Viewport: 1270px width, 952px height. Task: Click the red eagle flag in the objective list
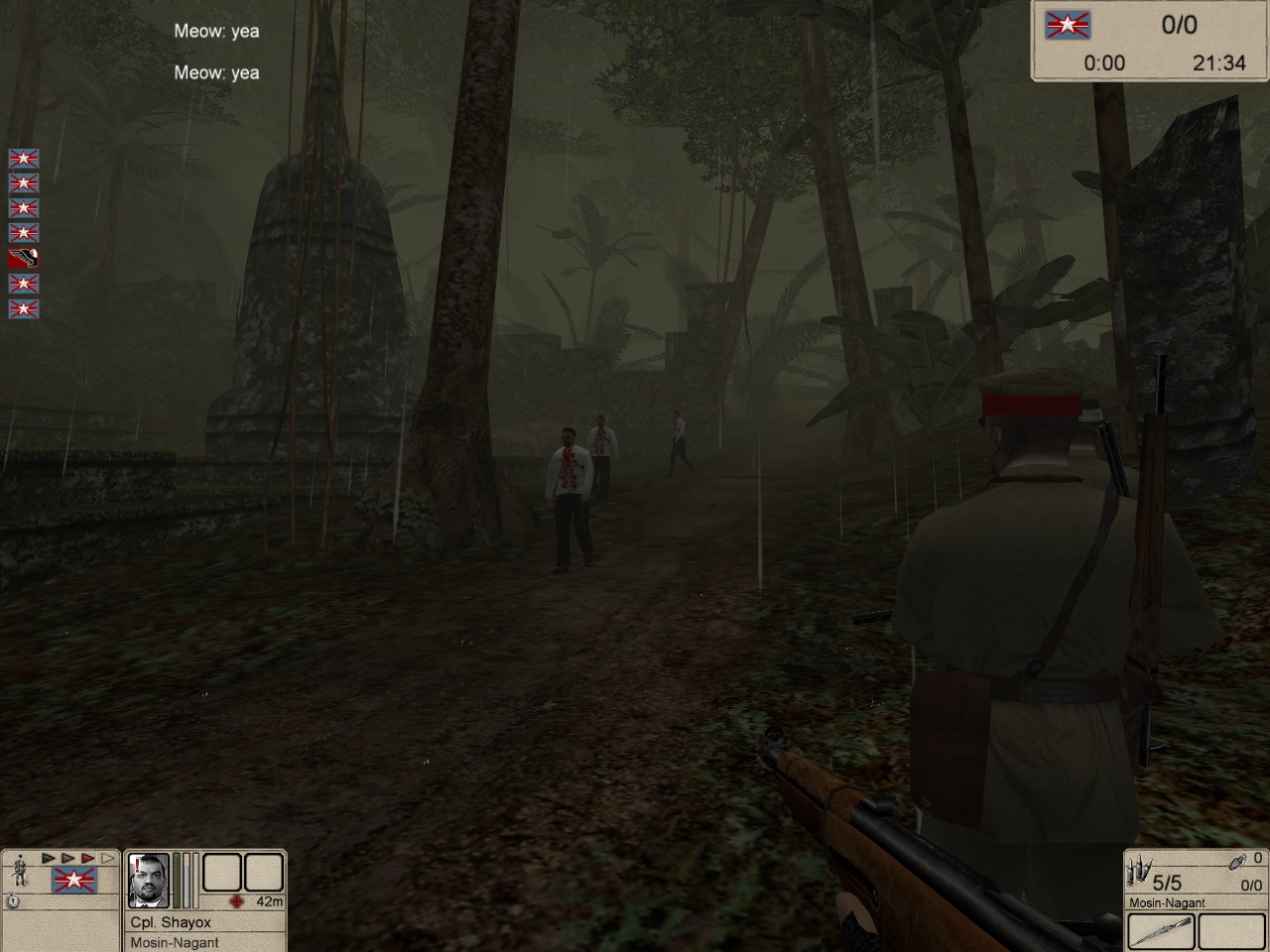pyautogui.click(x=24, y=259)
